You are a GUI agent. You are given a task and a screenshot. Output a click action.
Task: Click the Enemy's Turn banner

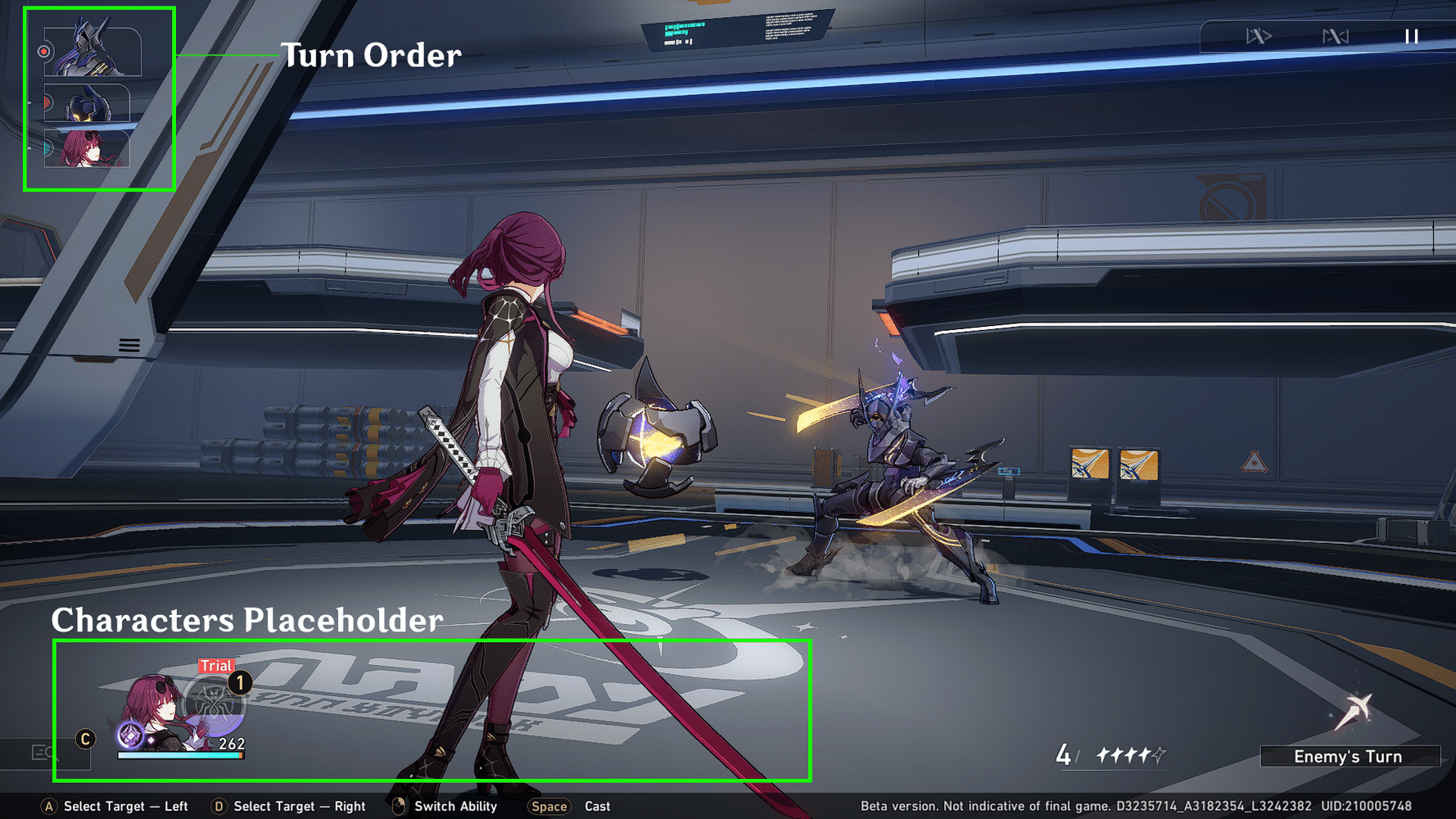click(x=1348, y=756)
